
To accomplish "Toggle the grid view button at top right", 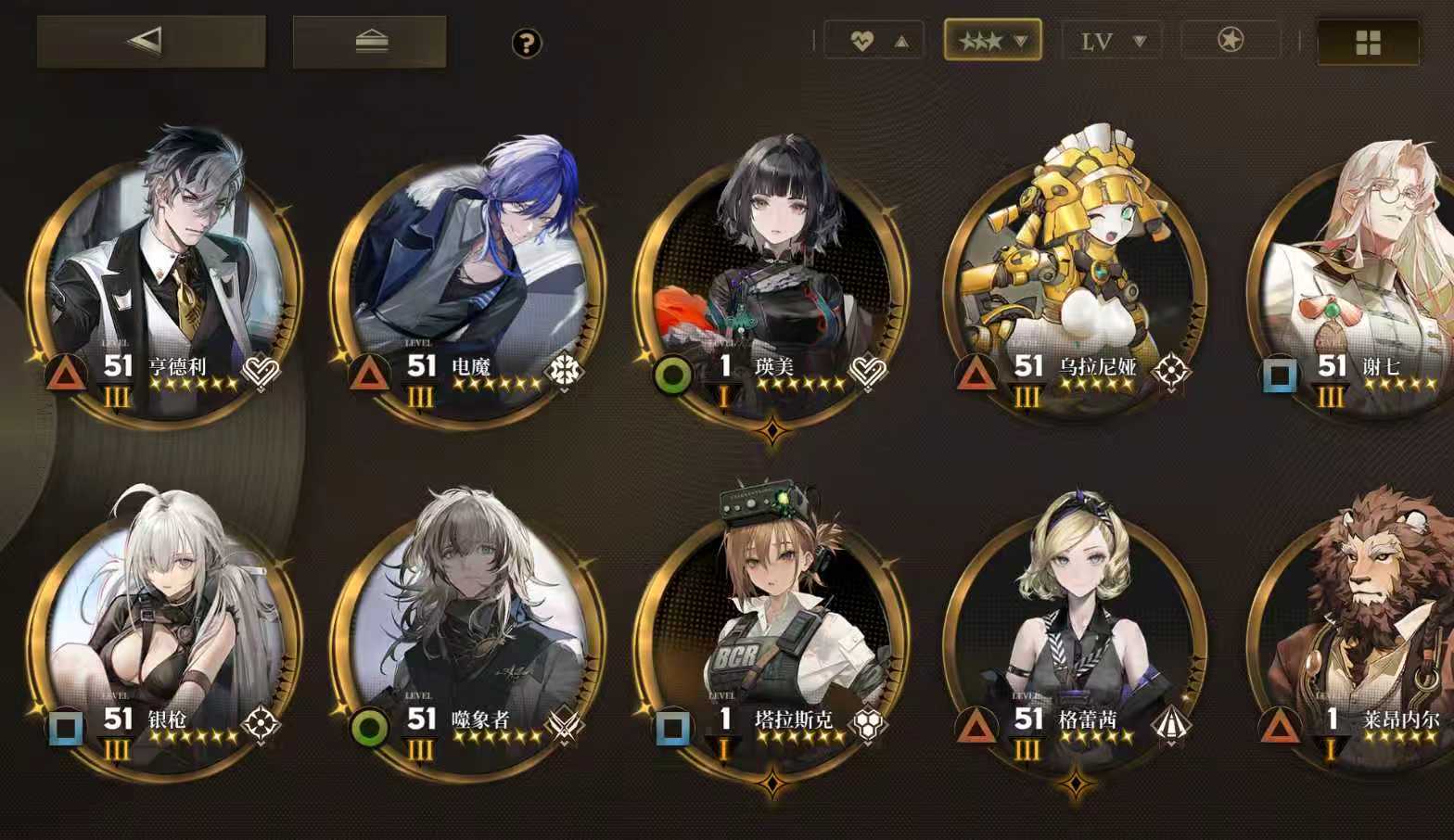I will tap(1369, 41).
